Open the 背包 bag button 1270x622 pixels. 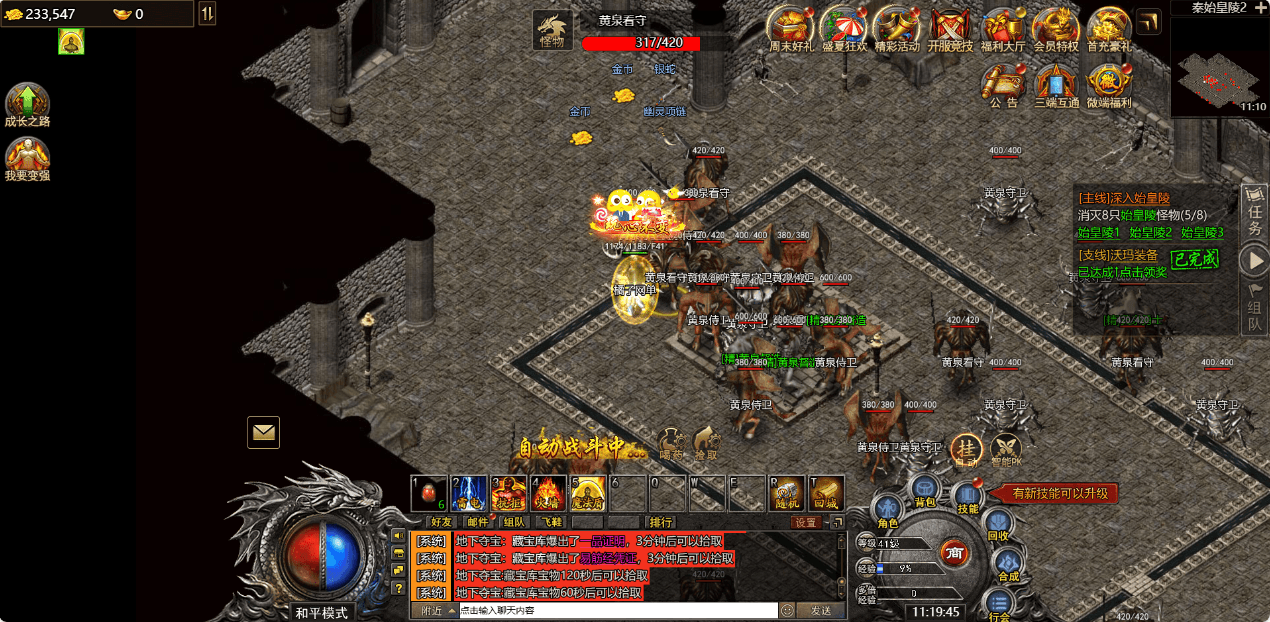(924, 489)
